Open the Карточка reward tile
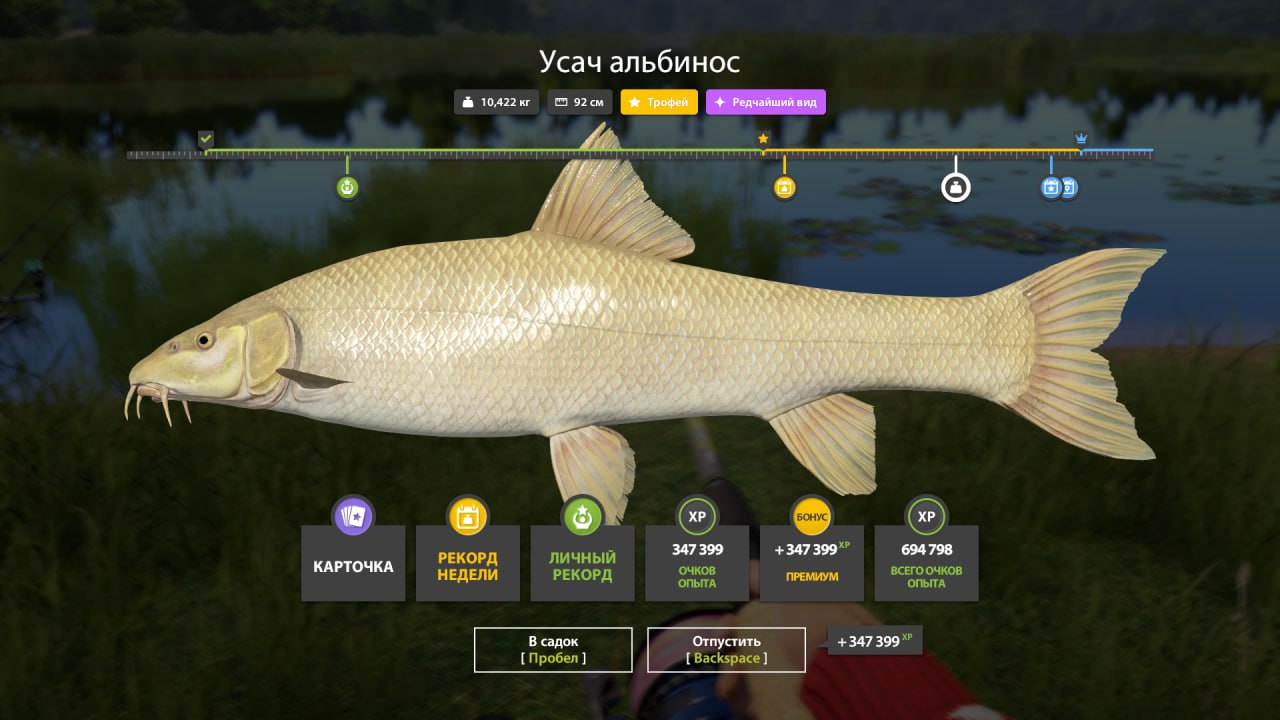The height and width of the screenshot is (720, 1280). tap(353, 564)
